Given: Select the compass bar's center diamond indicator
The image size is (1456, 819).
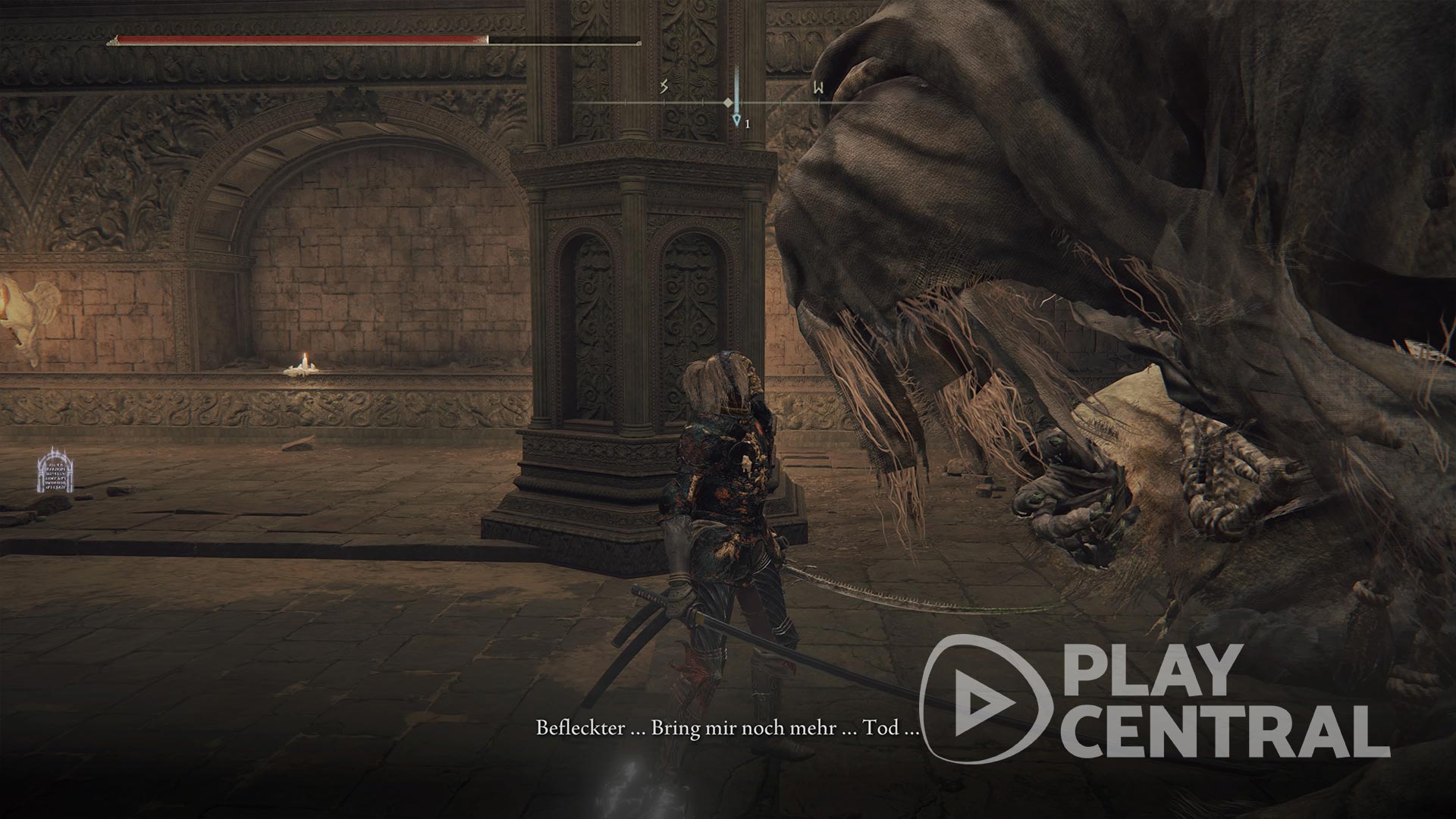Looking at the screenshot, I should [x=728, y=102].
